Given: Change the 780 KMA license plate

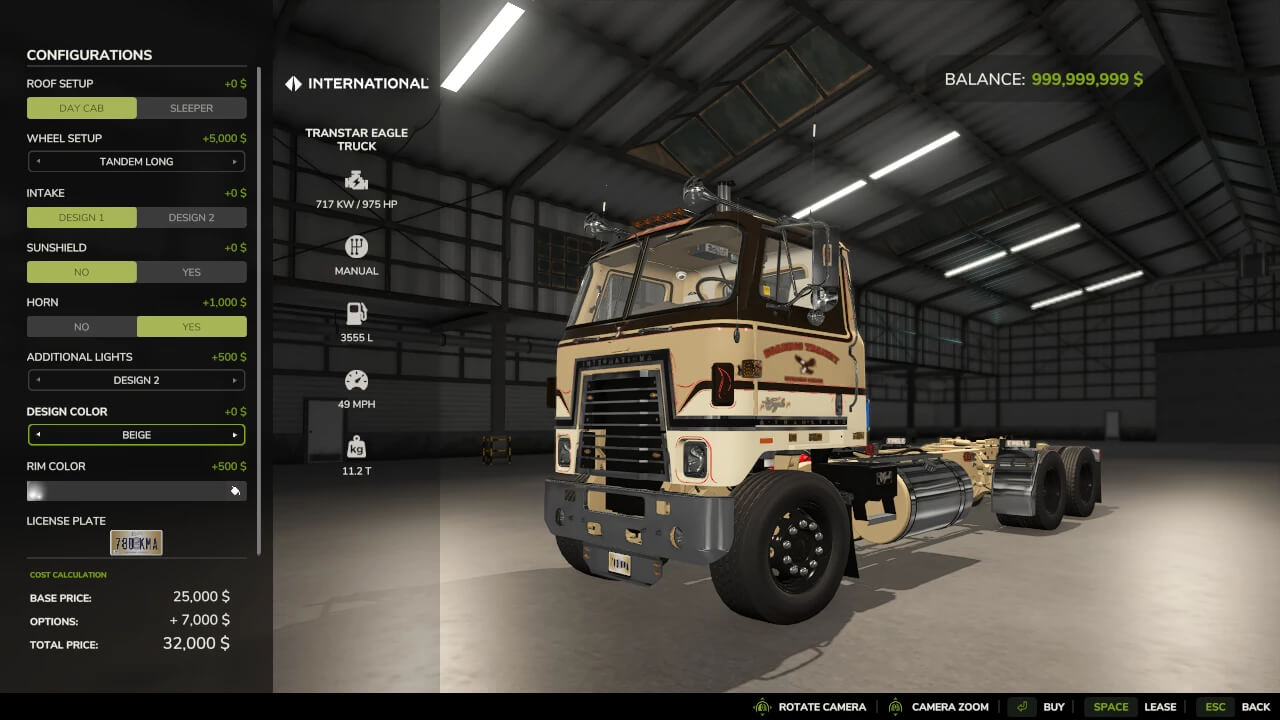Looking at the screenshot, I should pos(136,543).
